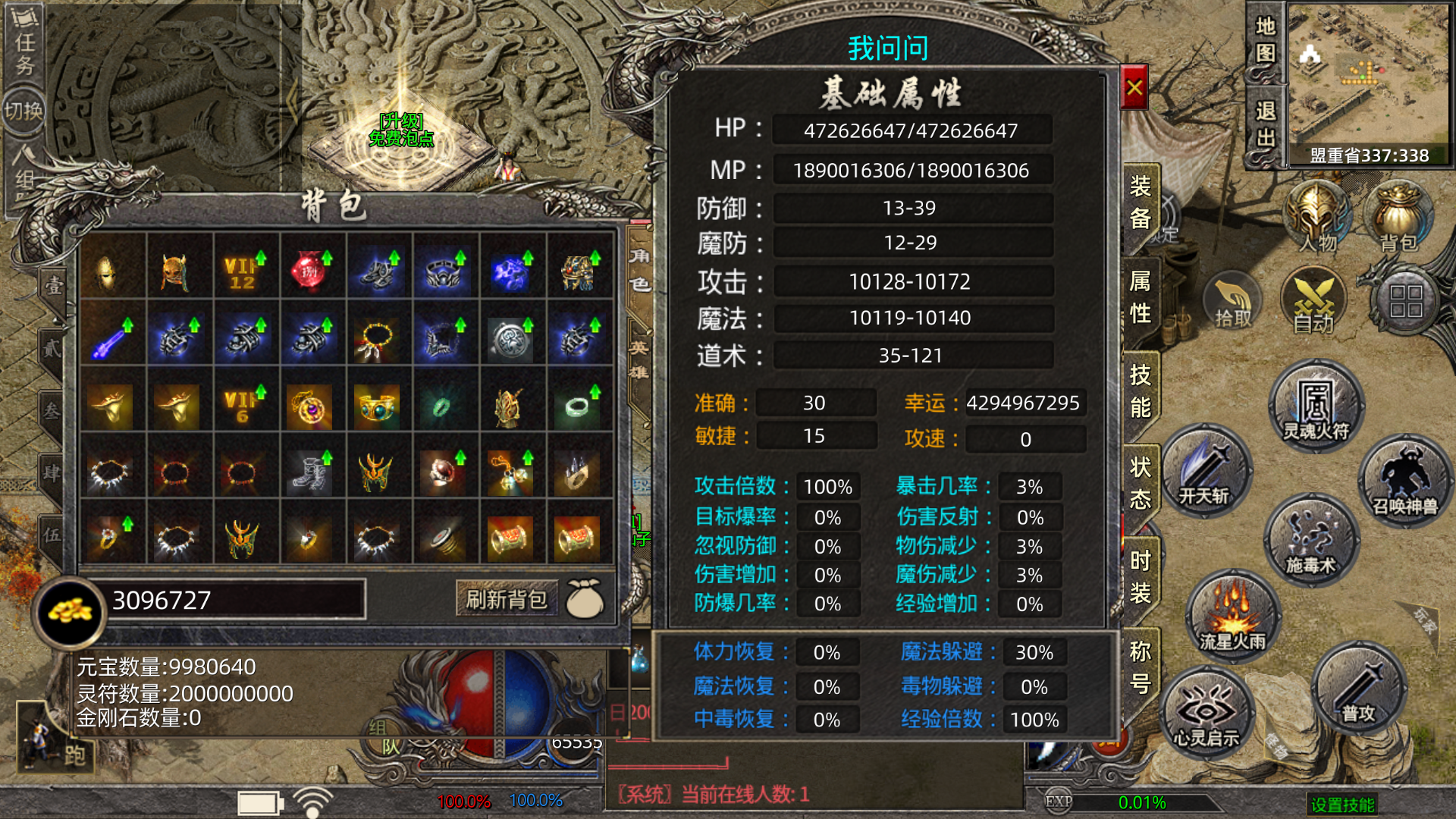Open the 设置技能 skill settings
The height and width of the screenshot is (819, 1456).
coord(1342,805)
